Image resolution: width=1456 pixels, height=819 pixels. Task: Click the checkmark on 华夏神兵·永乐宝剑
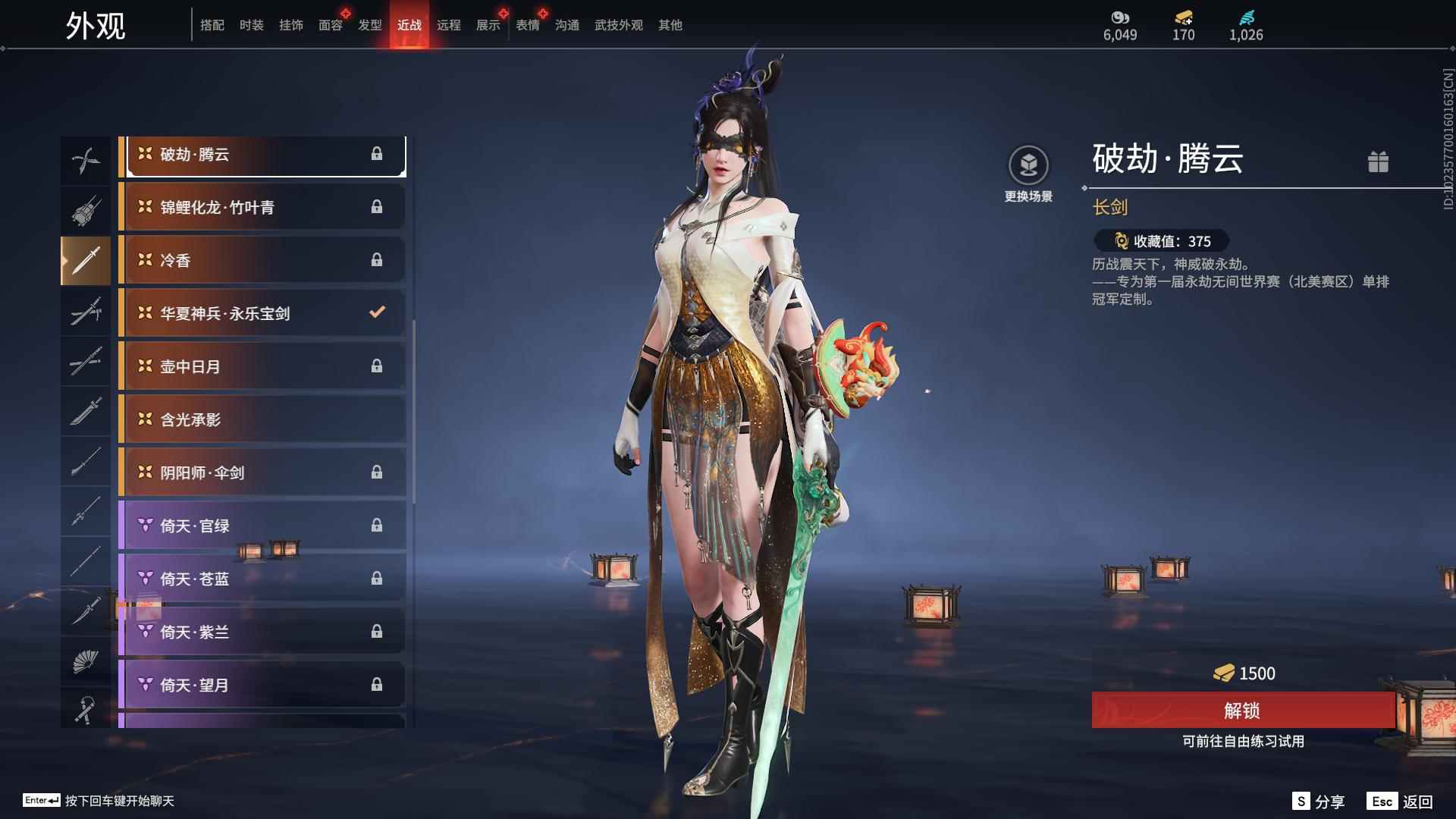click(376, 312)
